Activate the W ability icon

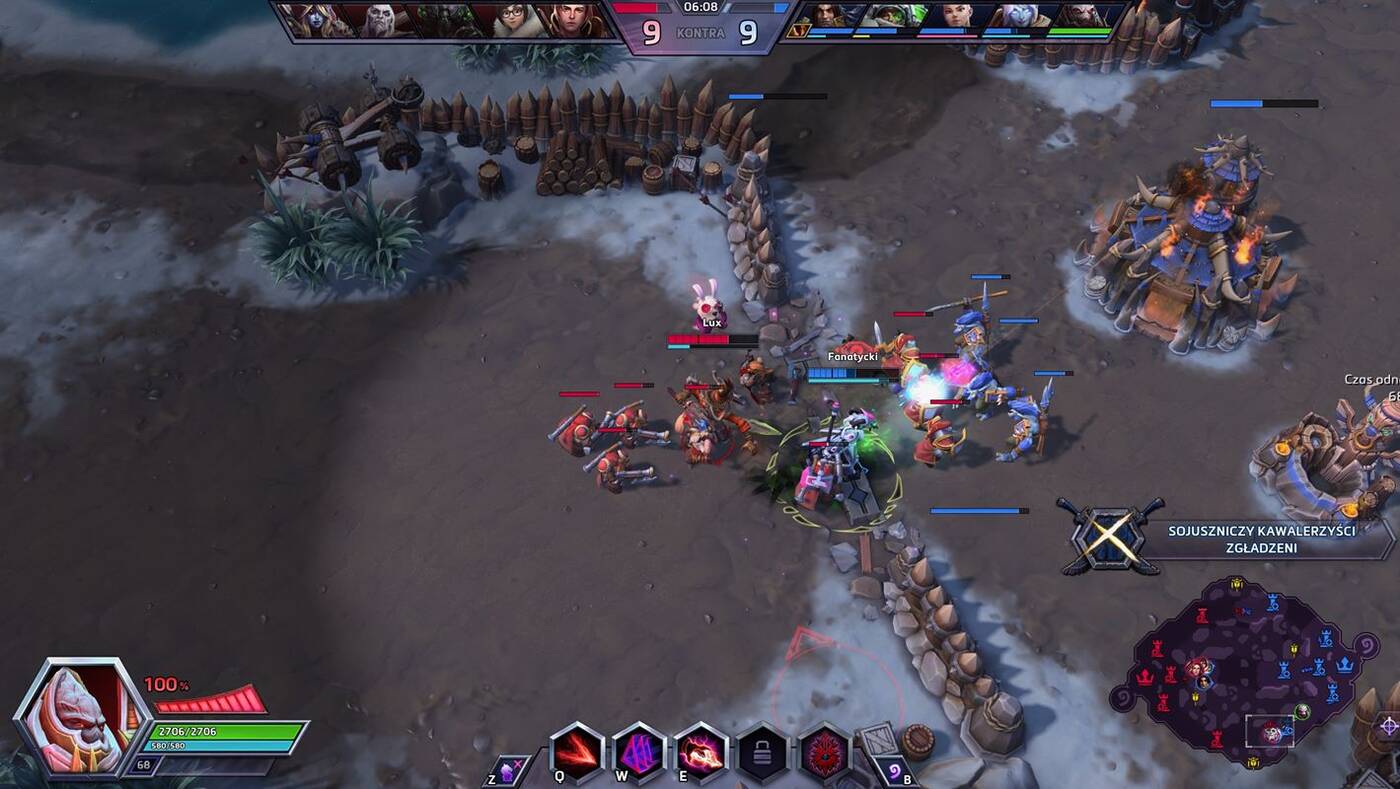click(x=638, y=752)
